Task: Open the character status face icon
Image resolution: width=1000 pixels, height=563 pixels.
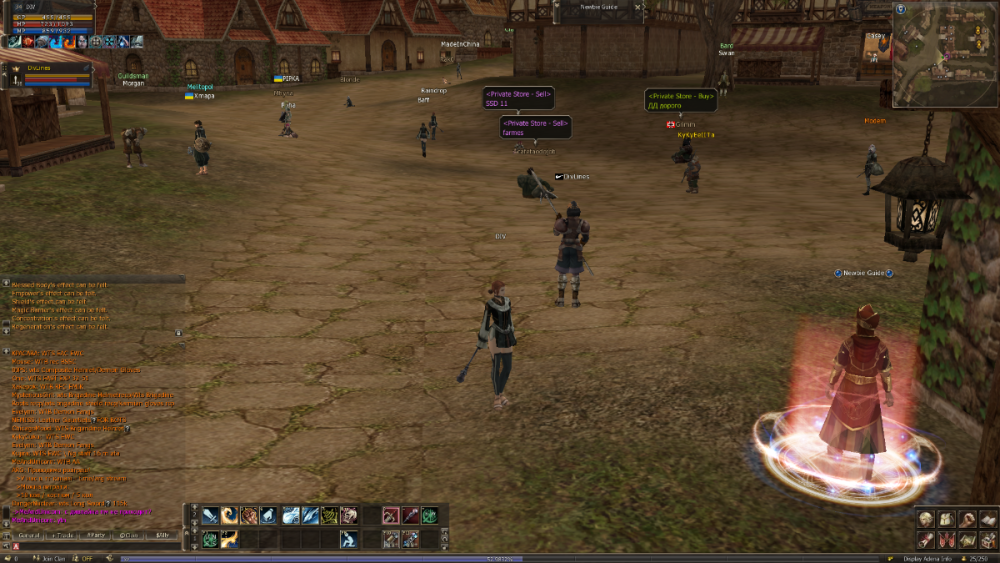Action: (x=927, y=518)
